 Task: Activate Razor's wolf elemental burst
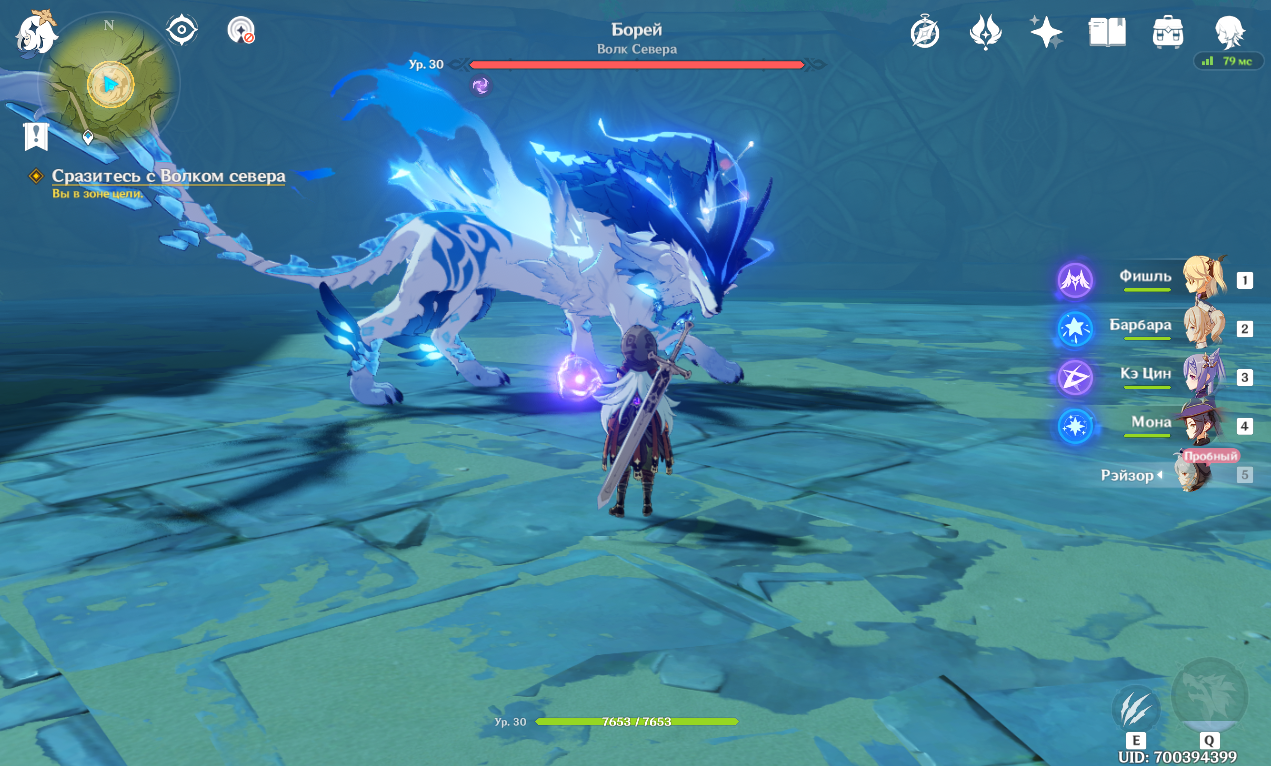1209,696
